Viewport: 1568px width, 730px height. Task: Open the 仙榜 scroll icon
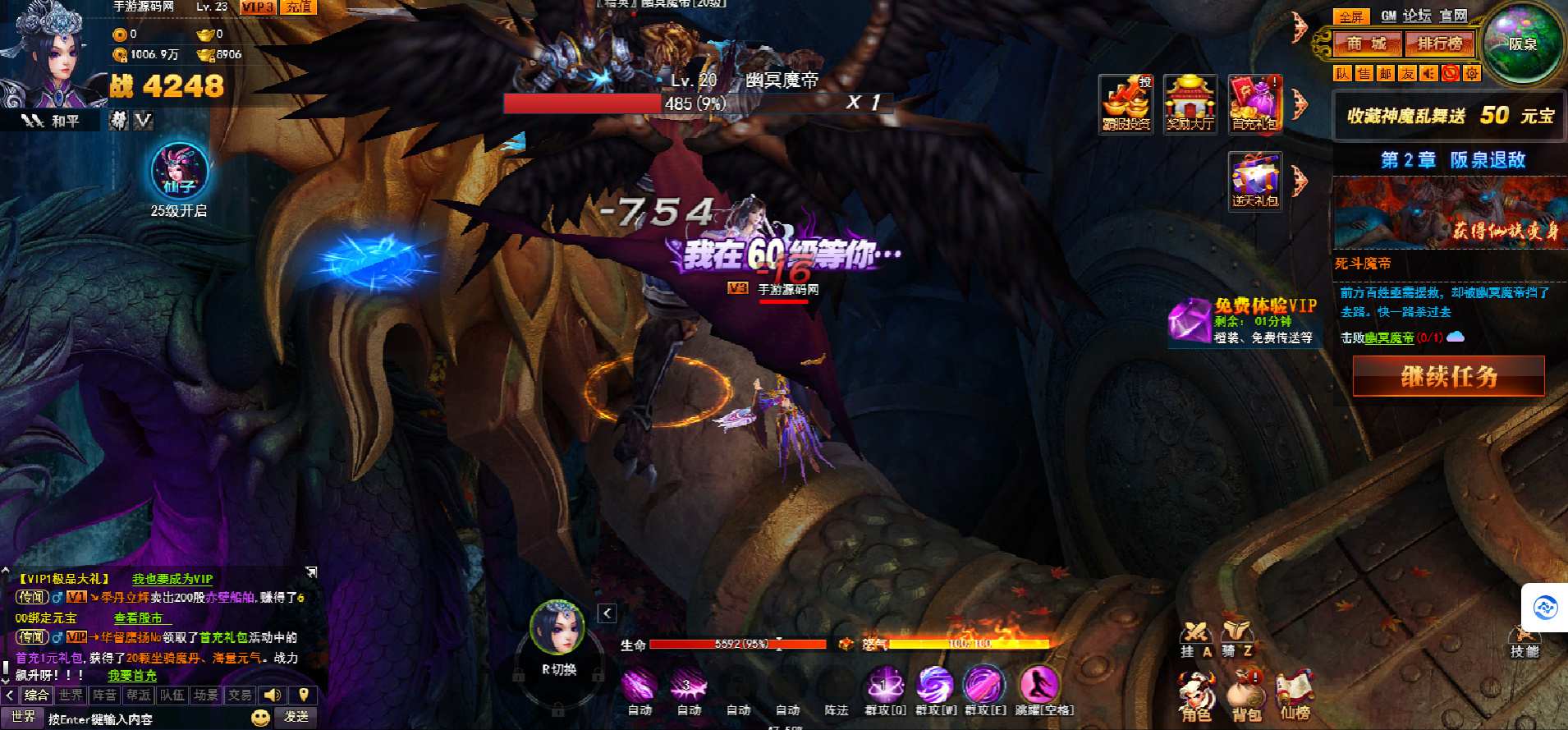coord(1295,697)
